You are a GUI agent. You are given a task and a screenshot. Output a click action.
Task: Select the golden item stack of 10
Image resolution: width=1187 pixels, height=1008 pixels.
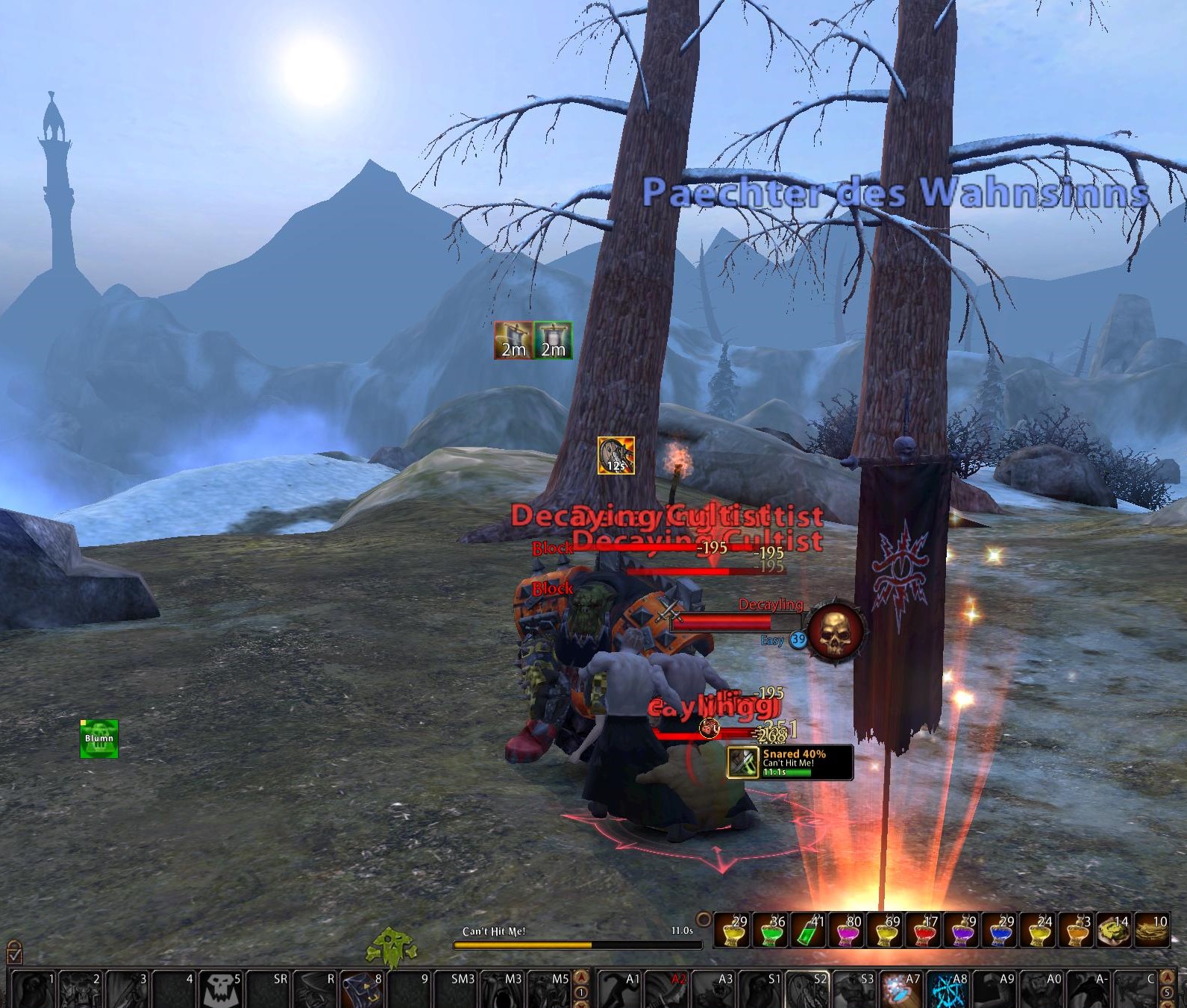point(1151,930)
